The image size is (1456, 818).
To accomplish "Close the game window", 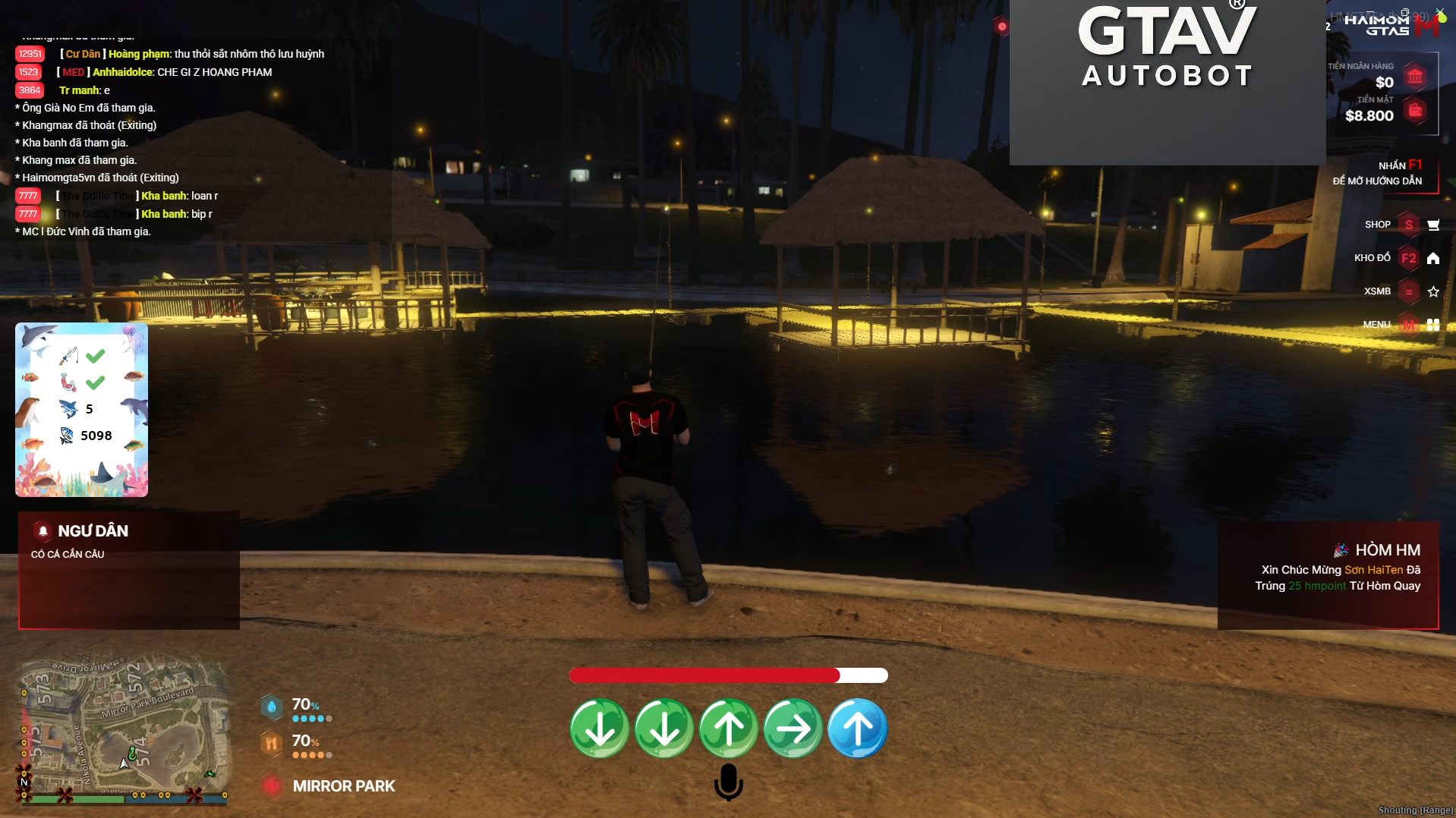I will (x=1440, y=12).
